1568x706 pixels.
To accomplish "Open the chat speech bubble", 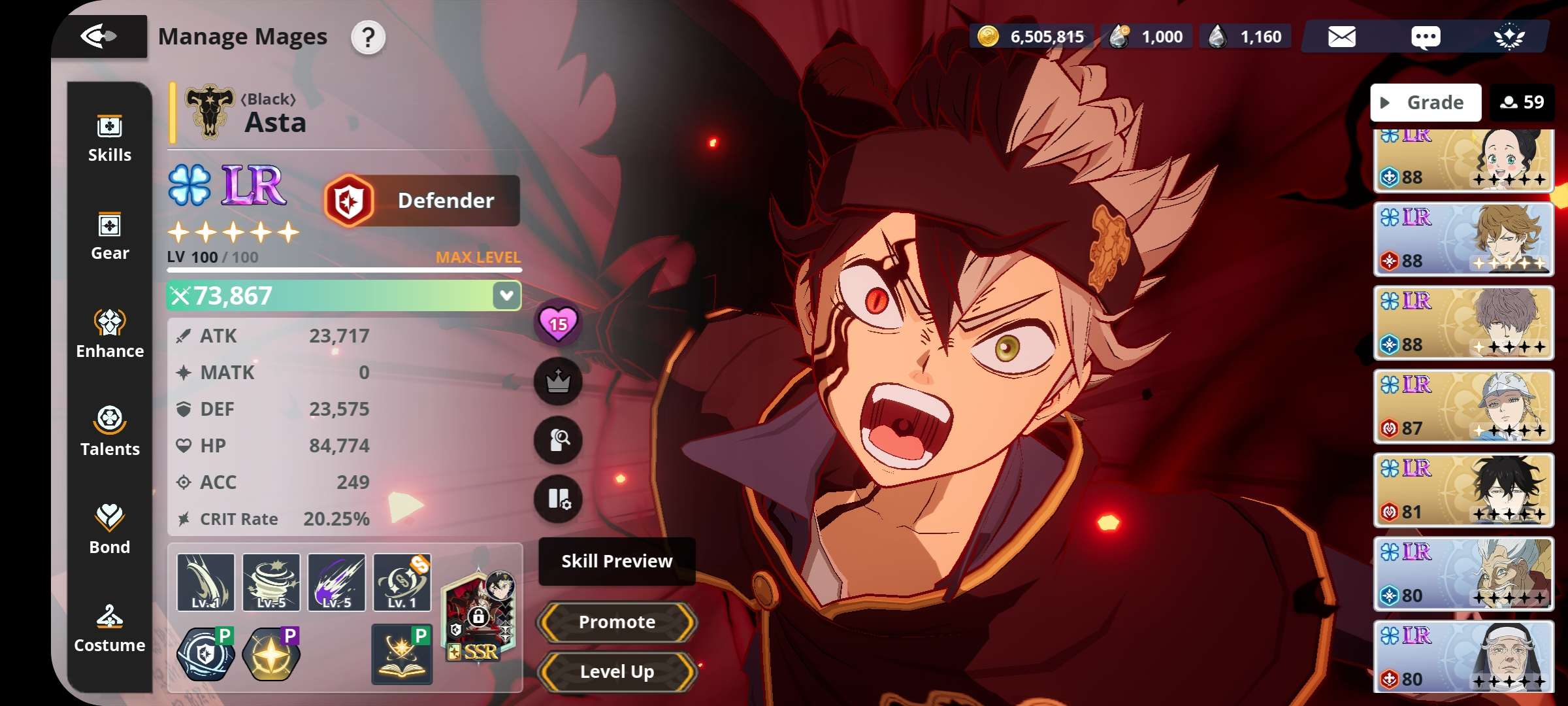I will click(x=1425, y=37).
